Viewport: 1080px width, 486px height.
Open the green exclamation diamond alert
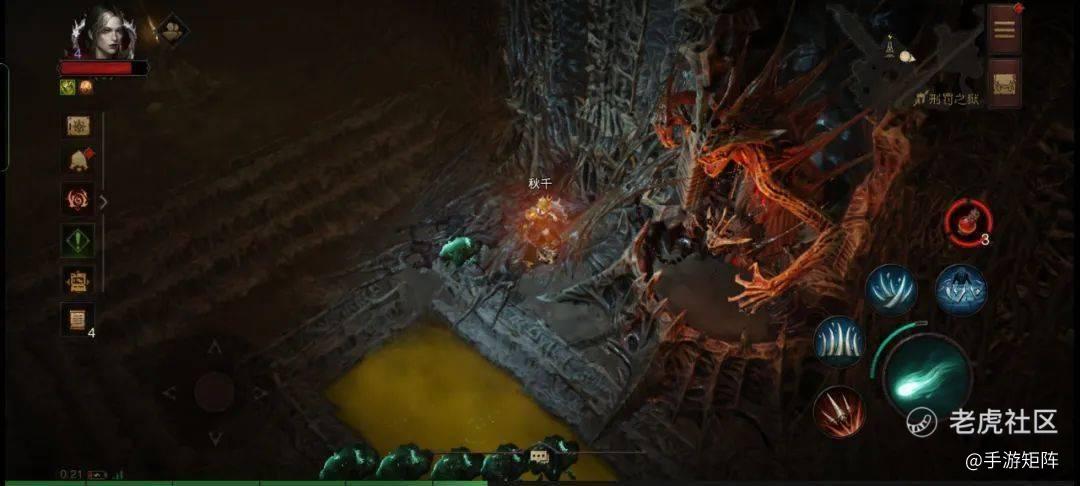(x=78, y=240)
